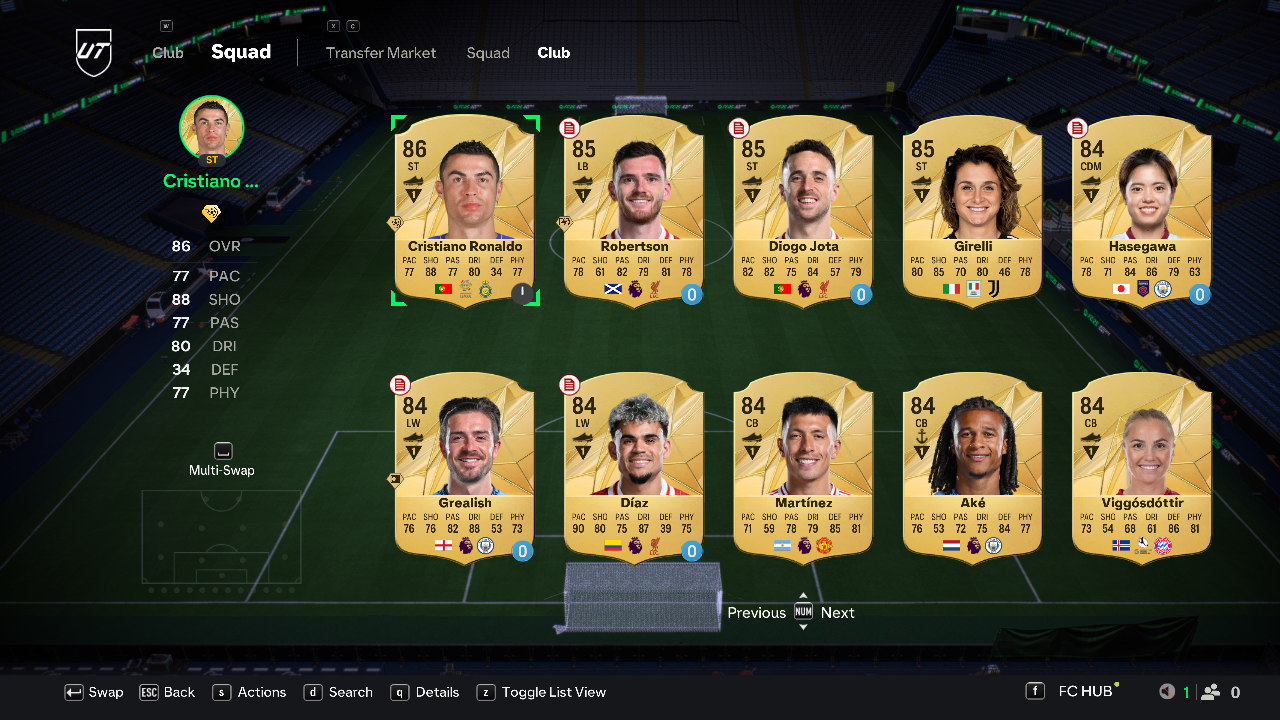Open the Transfer Market tab
1280x720 pixels.
pos(381,53)
